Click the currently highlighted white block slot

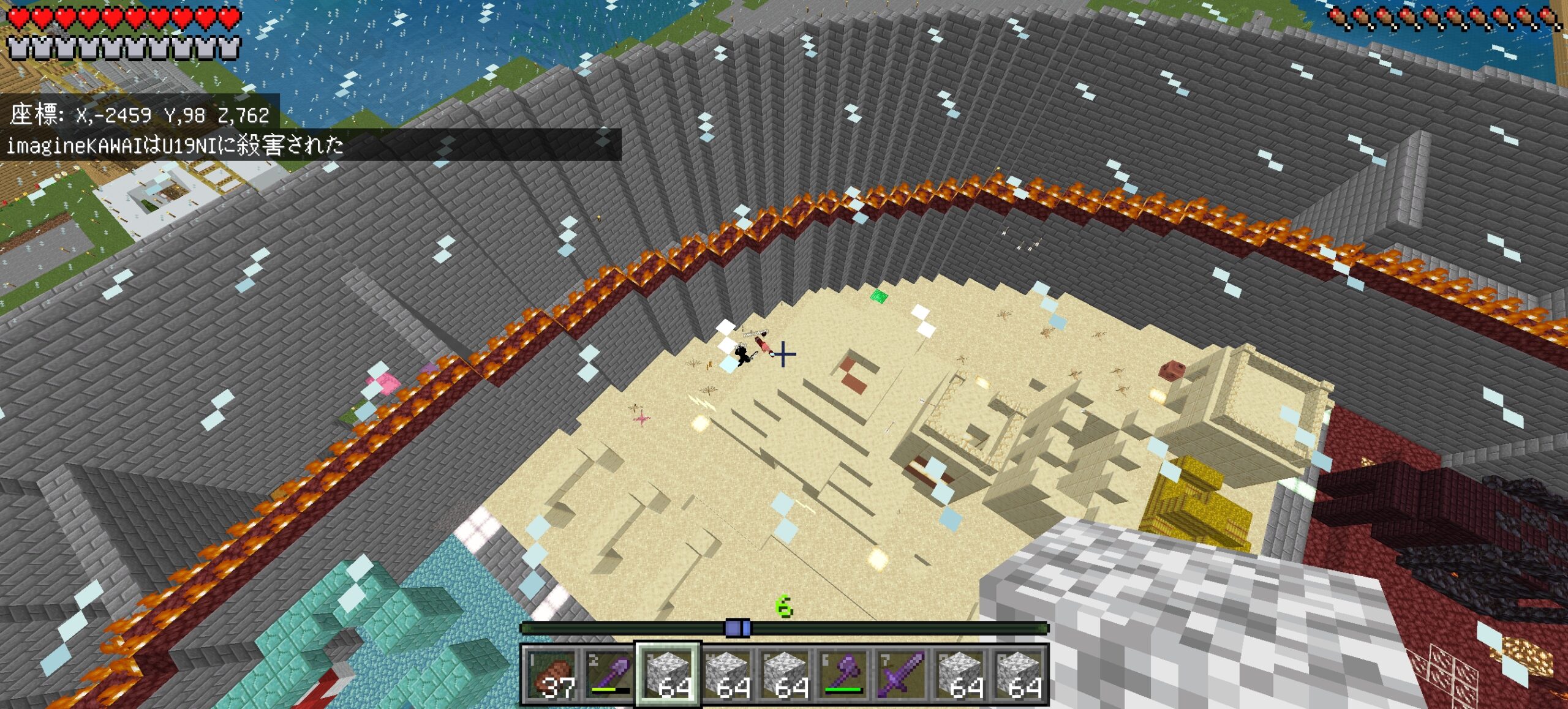point(668,673)
